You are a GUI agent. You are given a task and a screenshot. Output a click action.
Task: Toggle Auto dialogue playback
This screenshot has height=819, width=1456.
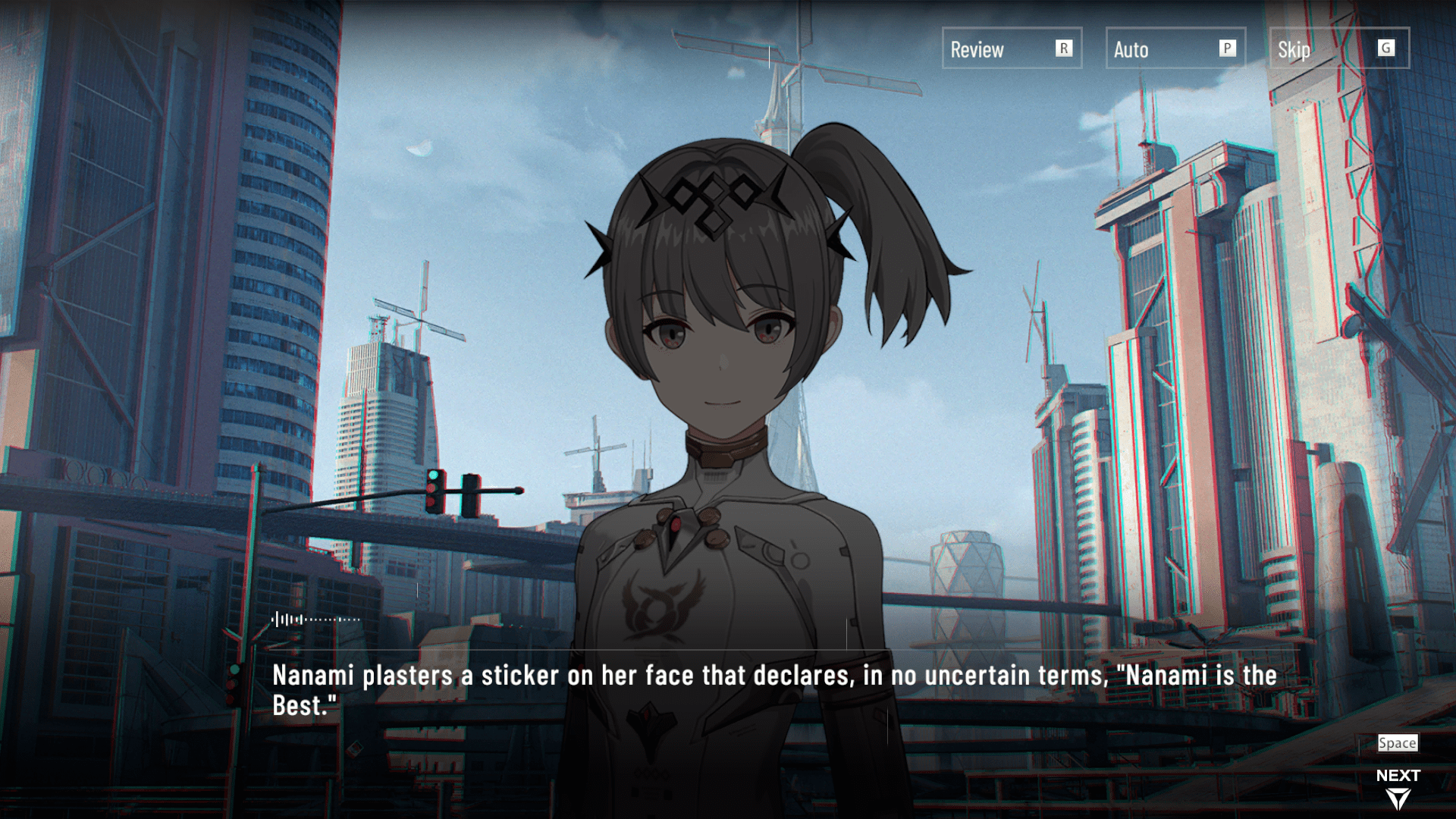pyautogui.click(x=1175, y=49)
